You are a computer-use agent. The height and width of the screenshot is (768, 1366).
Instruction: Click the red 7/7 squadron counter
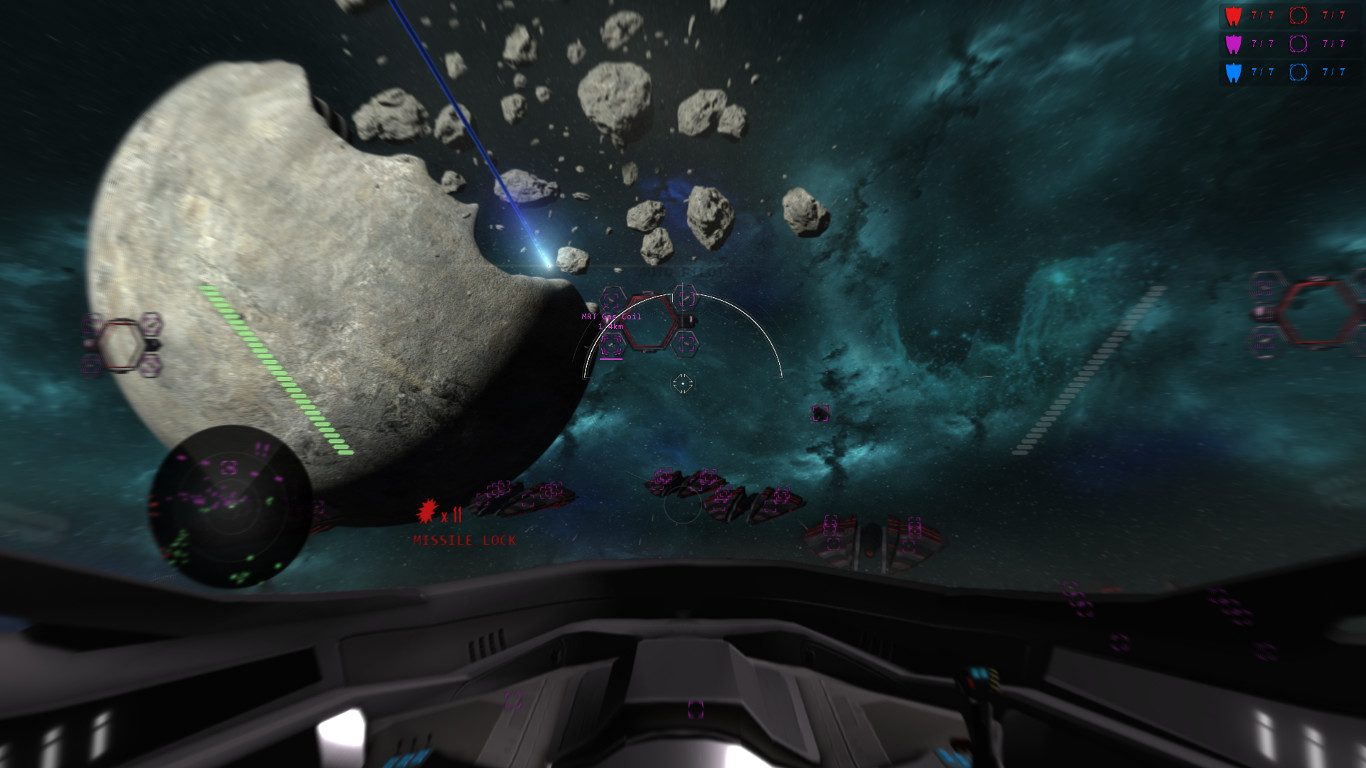click(1262, 14)
